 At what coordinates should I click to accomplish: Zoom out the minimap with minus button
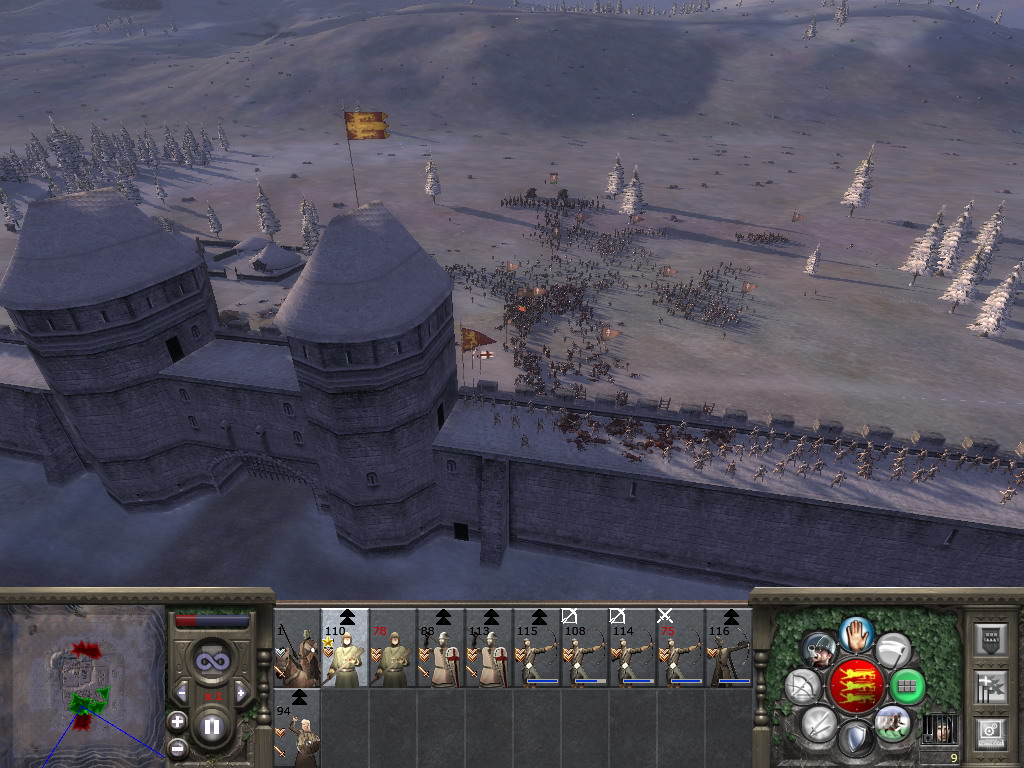click(x=177, y=747)
